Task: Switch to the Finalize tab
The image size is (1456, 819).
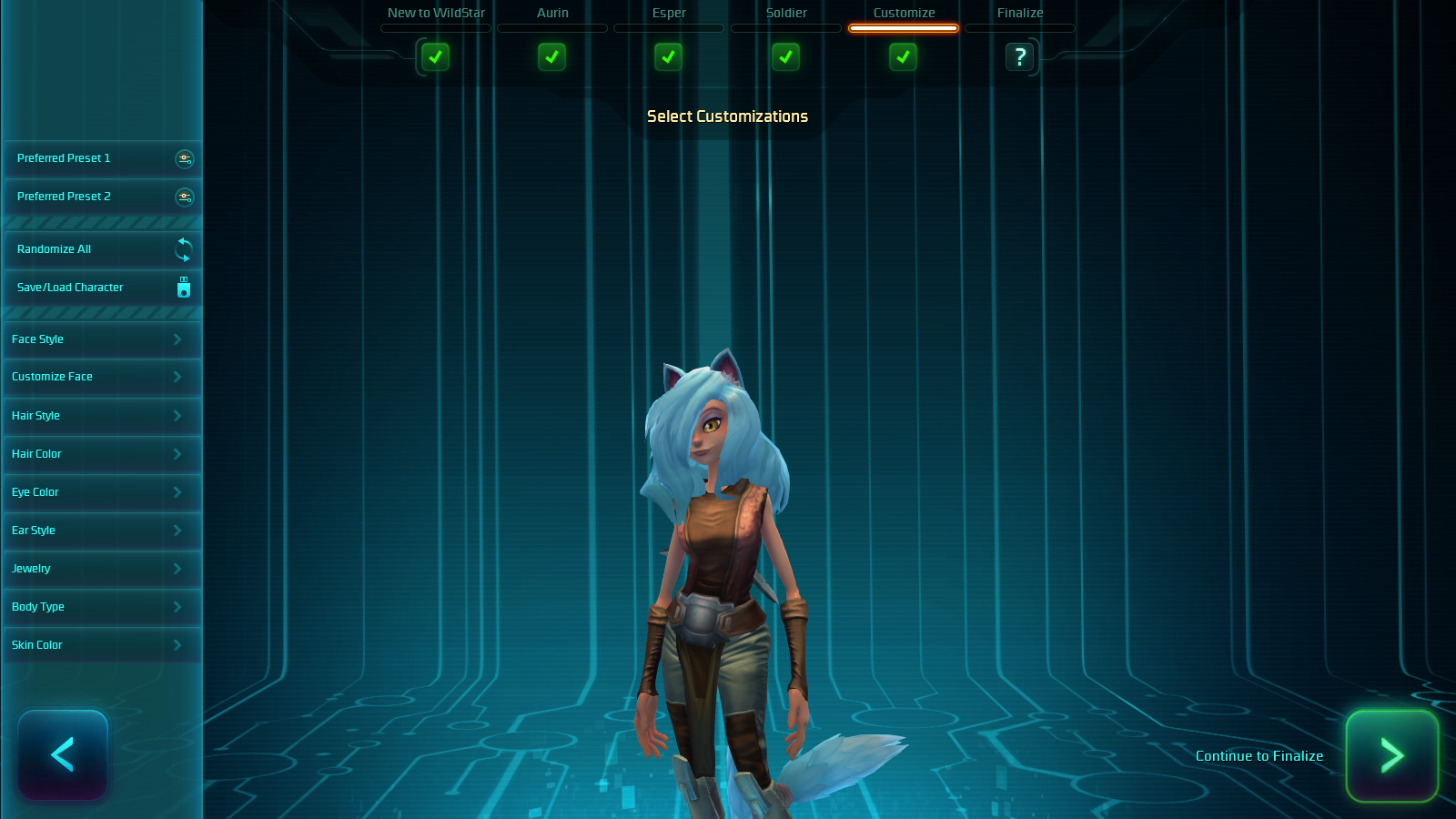Action: (1019, 13)
